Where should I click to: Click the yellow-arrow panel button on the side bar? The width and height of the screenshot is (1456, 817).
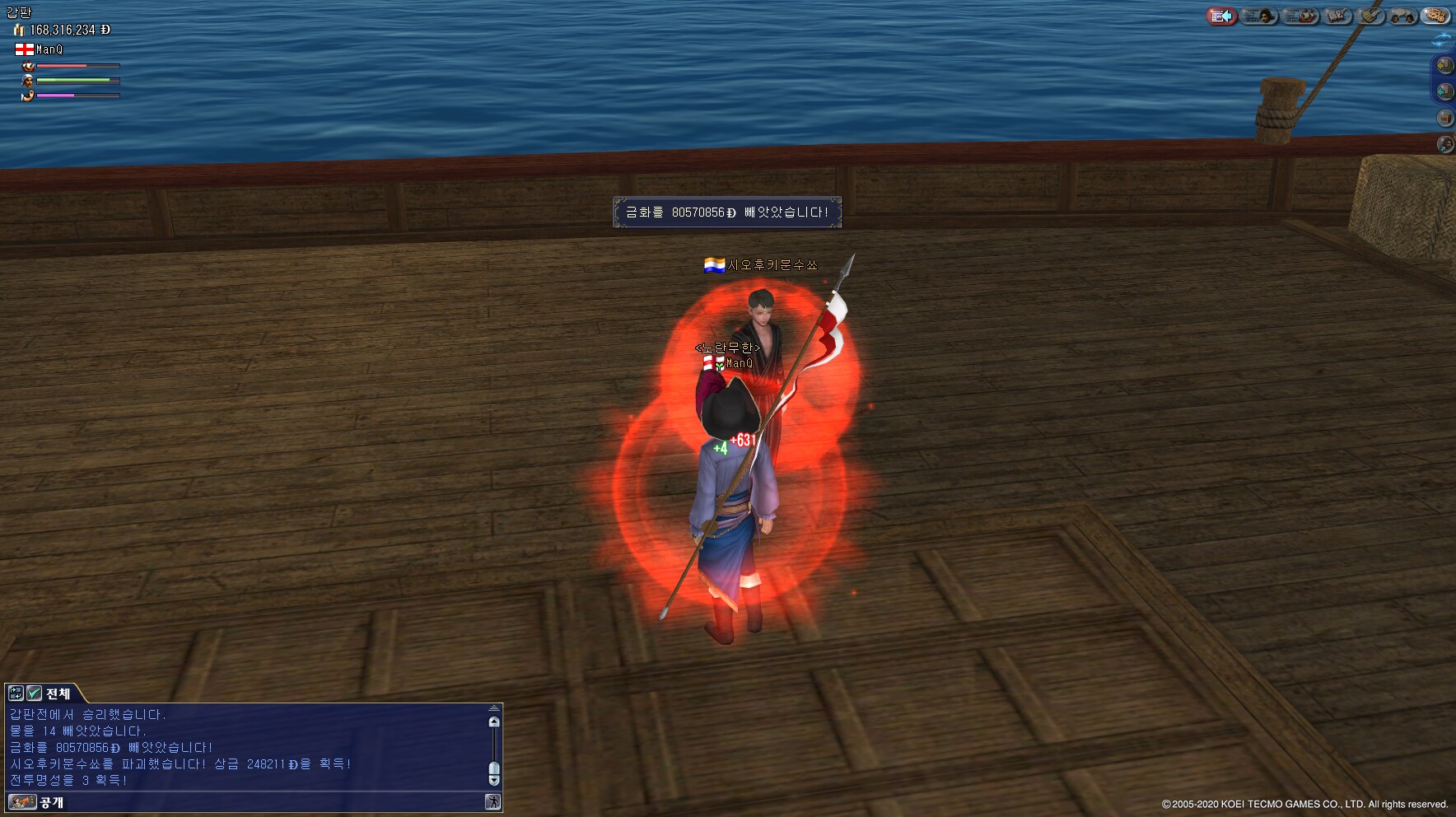click(1445, 65)
